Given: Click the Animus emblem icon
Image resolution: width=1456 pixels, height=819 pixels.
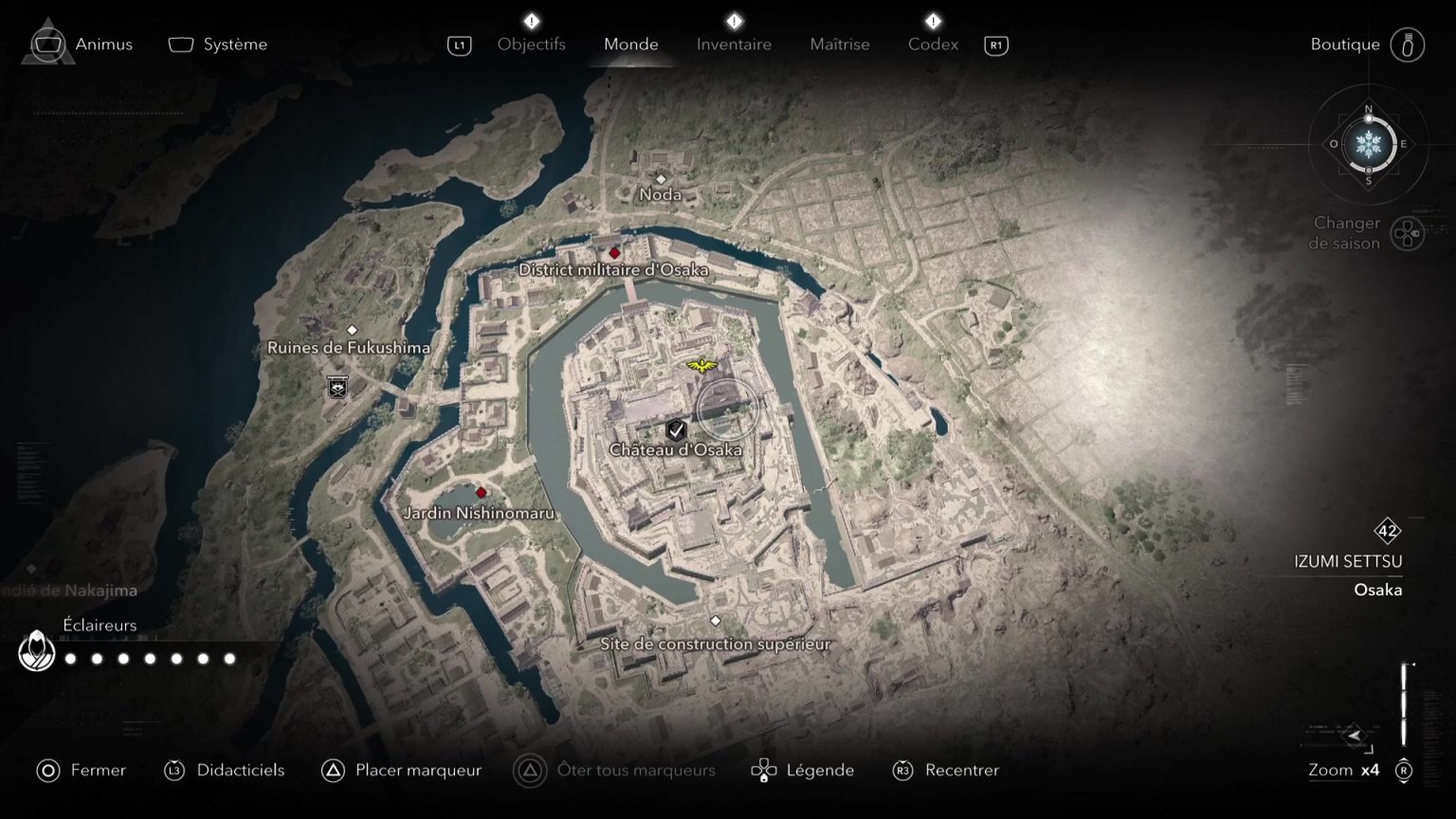Looking at the screenshot, I should tap(48, 44).
